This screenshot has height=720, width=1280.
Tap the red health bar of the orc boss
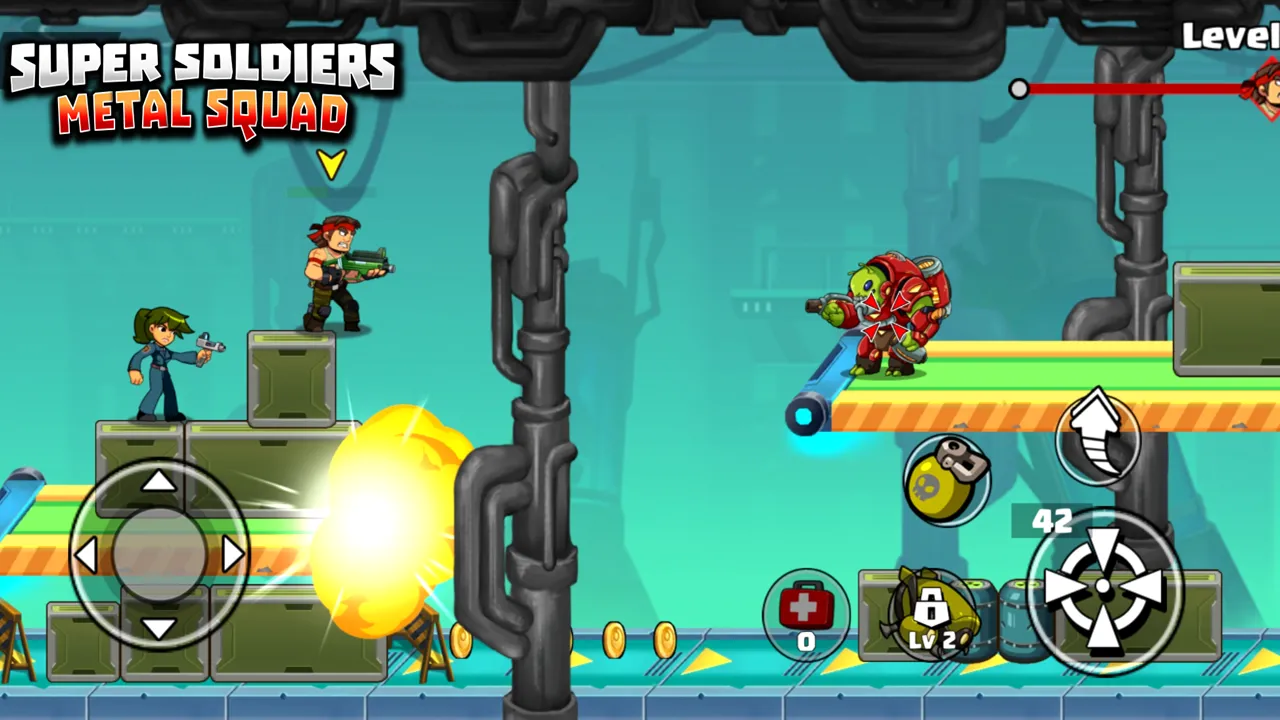(x=1140, y=89)
